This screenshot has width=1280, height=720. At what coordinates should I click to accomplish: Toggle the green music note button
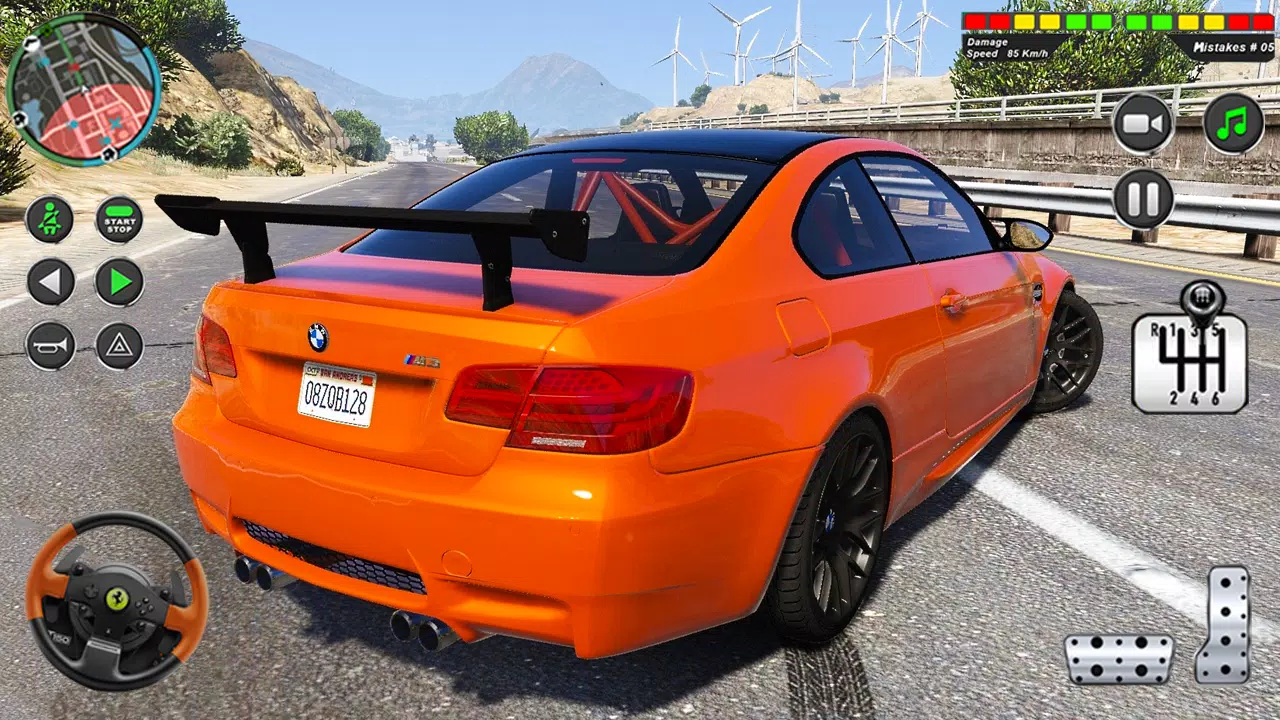pyautogui.click(x=1234, y=124)
